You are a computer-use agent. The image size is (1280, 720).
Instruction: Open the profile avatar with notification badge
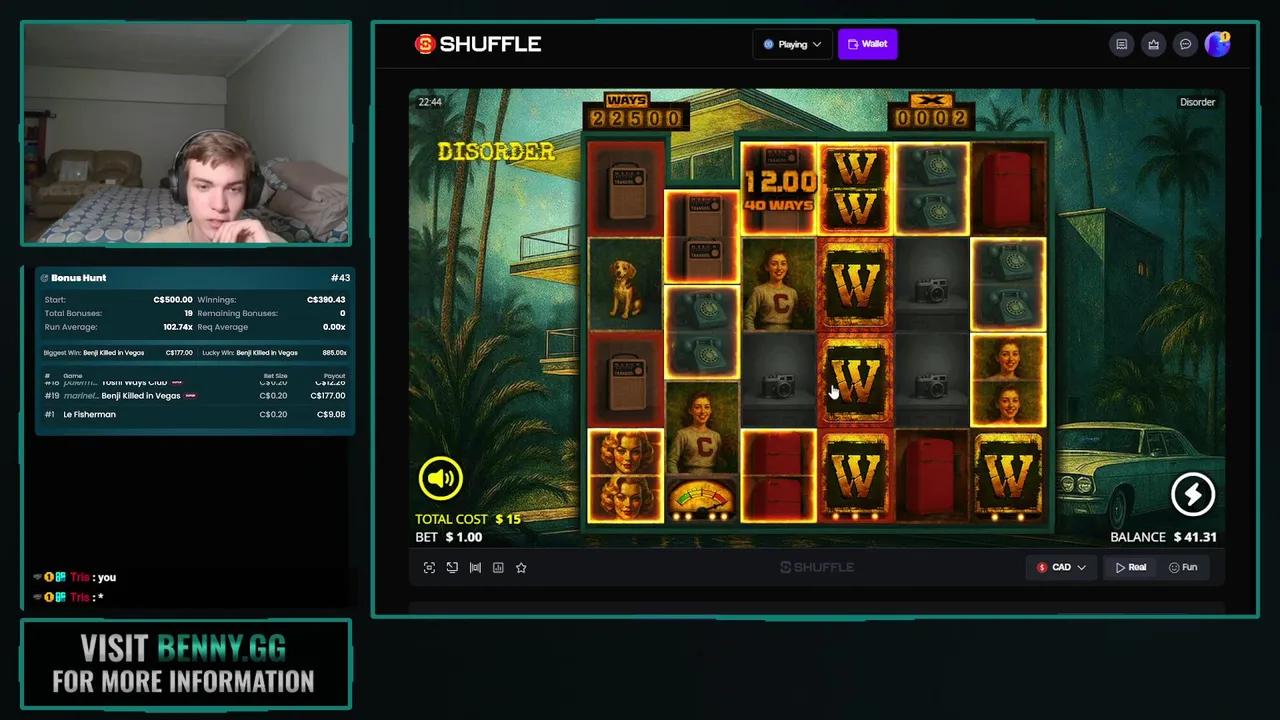pos(1218,44)
